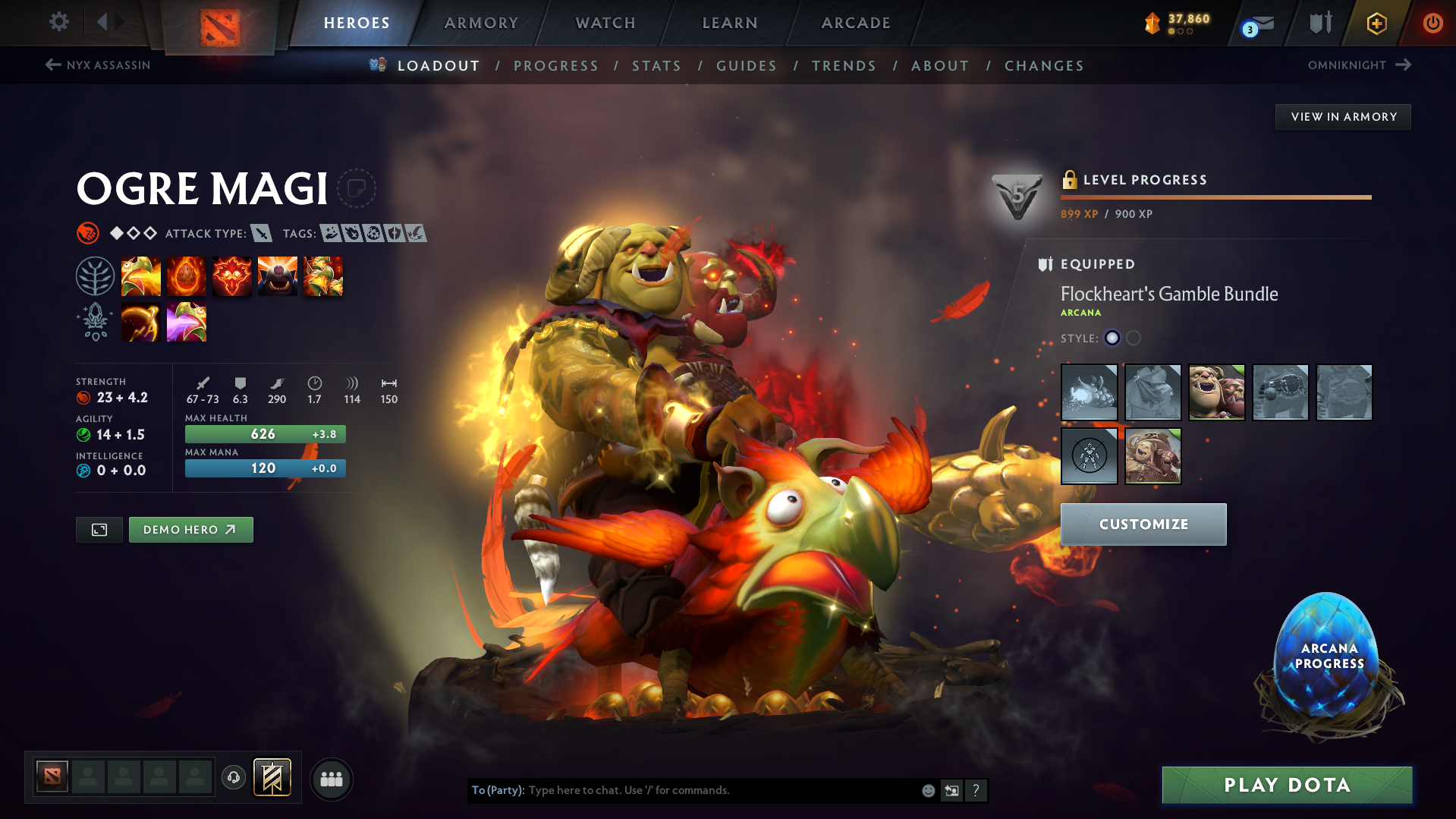Image resolution: width=1456 pixels, height=819 pixels.
Task: Select the Bloodlust ability icon
Action: (x=232, y=276)
